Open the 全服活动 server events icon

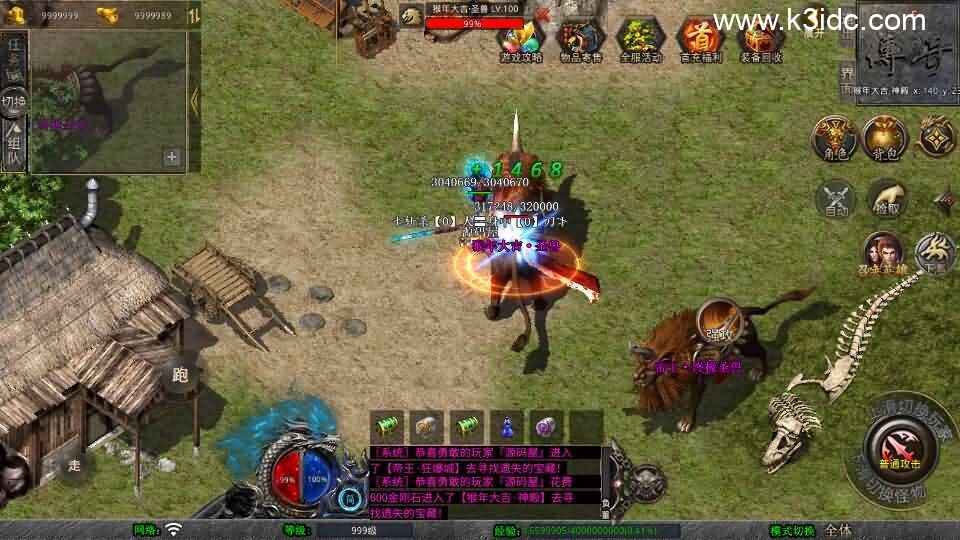pos(640,40)
